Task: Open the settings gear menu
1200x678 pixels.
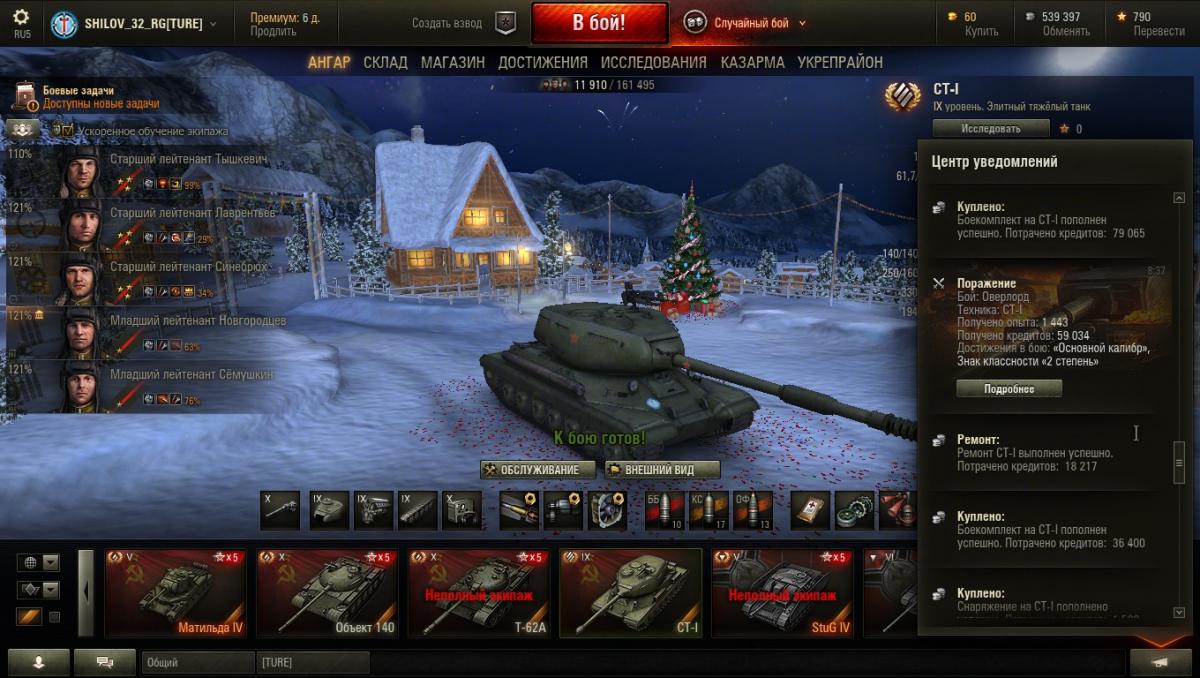Action: 21,18
